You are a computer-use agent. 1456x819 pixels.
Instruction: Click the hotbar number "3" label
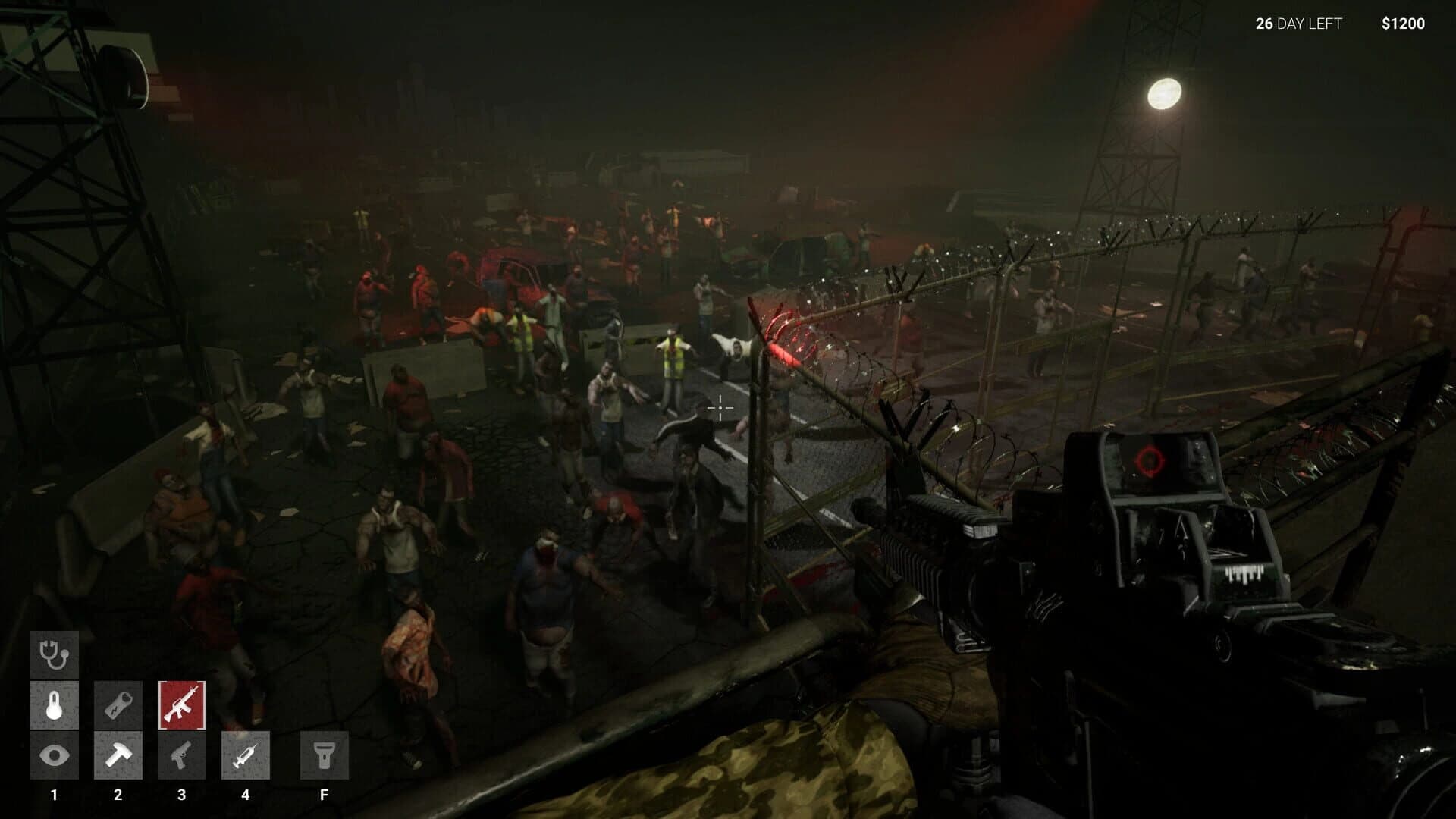tap(182, 795)
